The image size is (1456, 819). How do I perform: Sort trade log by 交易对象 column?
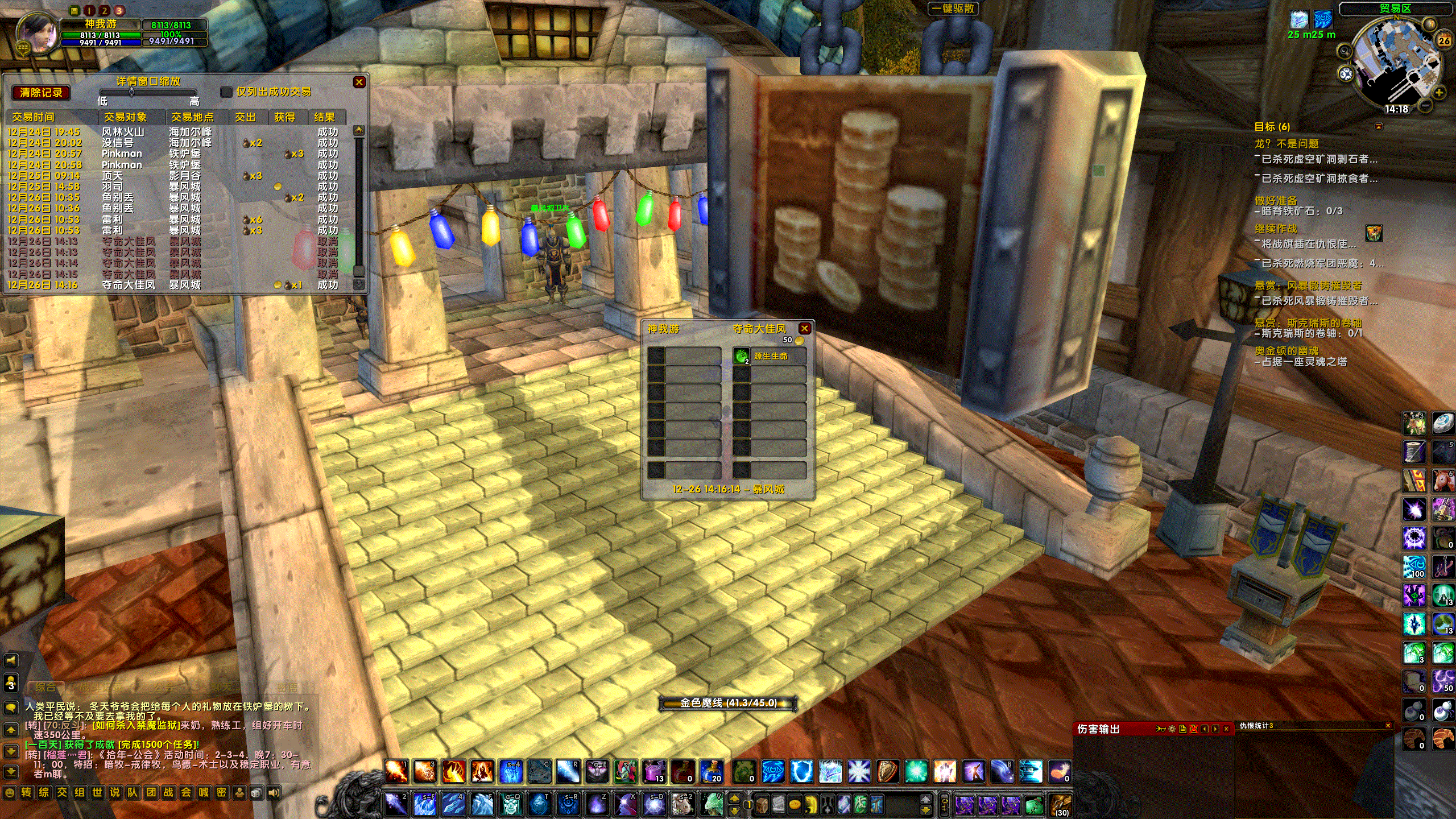pos(125,117)
